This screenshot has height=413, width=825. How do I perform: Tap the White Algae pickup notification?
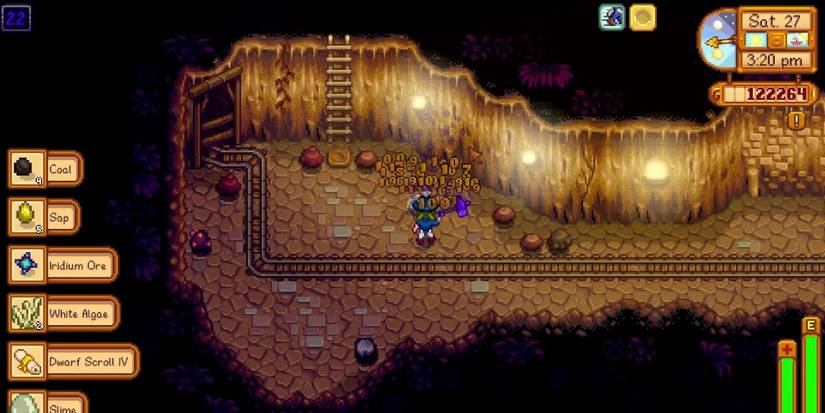63,313
